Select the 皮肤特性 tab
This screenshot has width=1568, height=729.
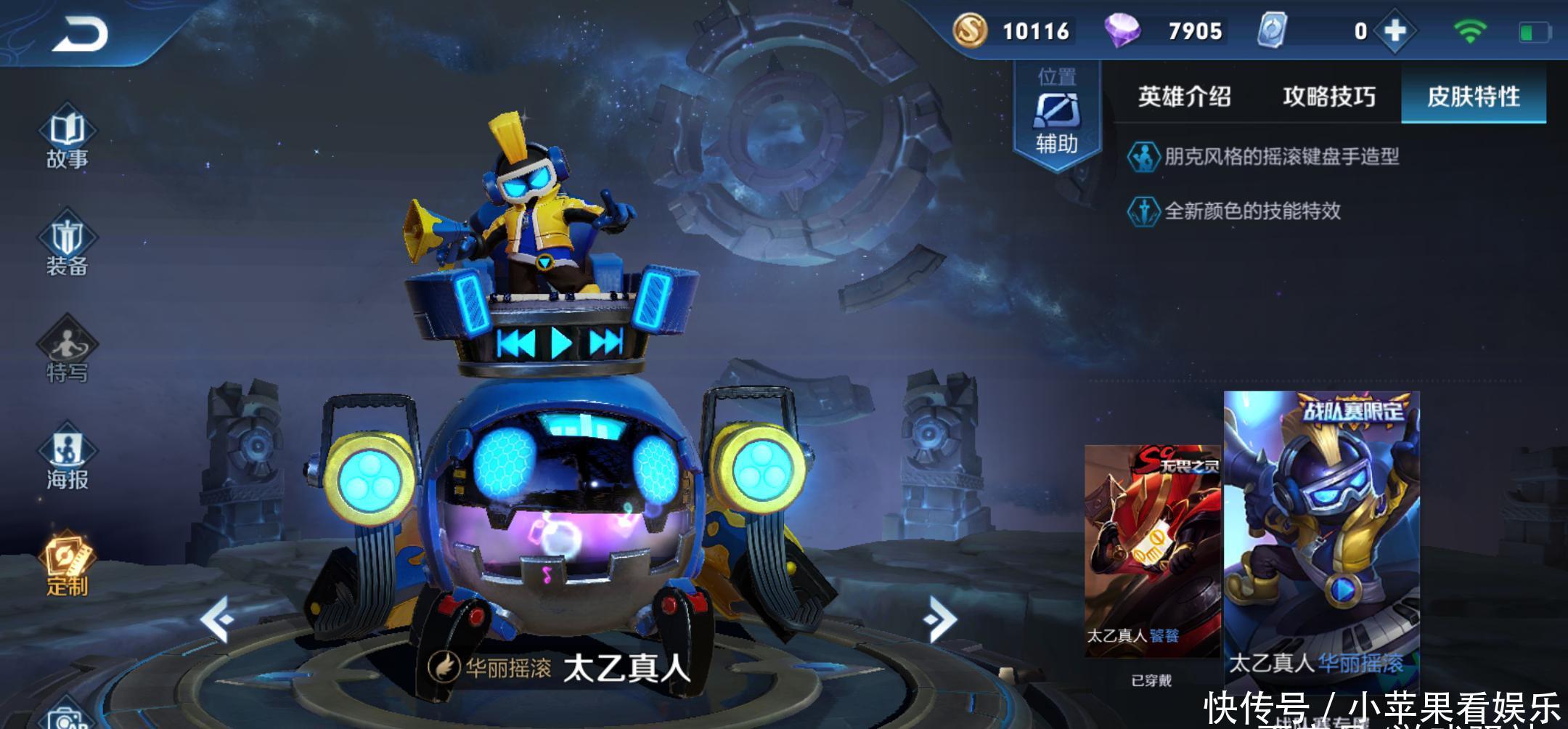pyautogui.click(x=1473, y=97)
